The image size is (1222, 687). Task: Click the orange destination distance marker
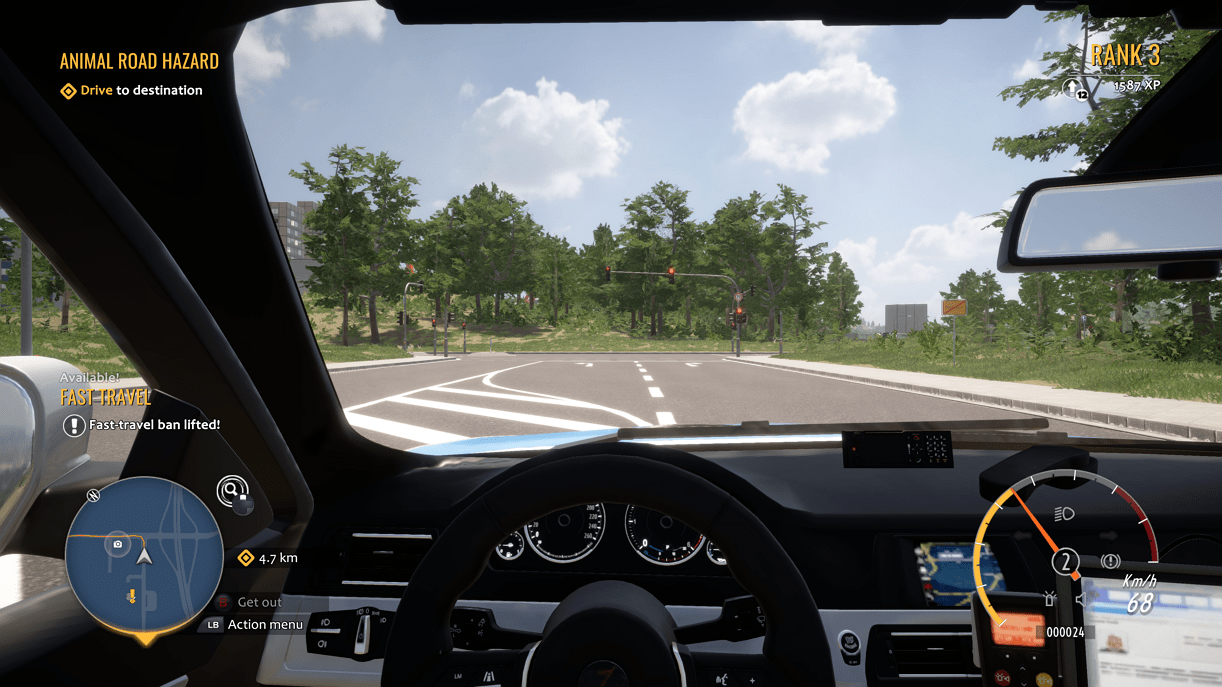tap(246, 558)
